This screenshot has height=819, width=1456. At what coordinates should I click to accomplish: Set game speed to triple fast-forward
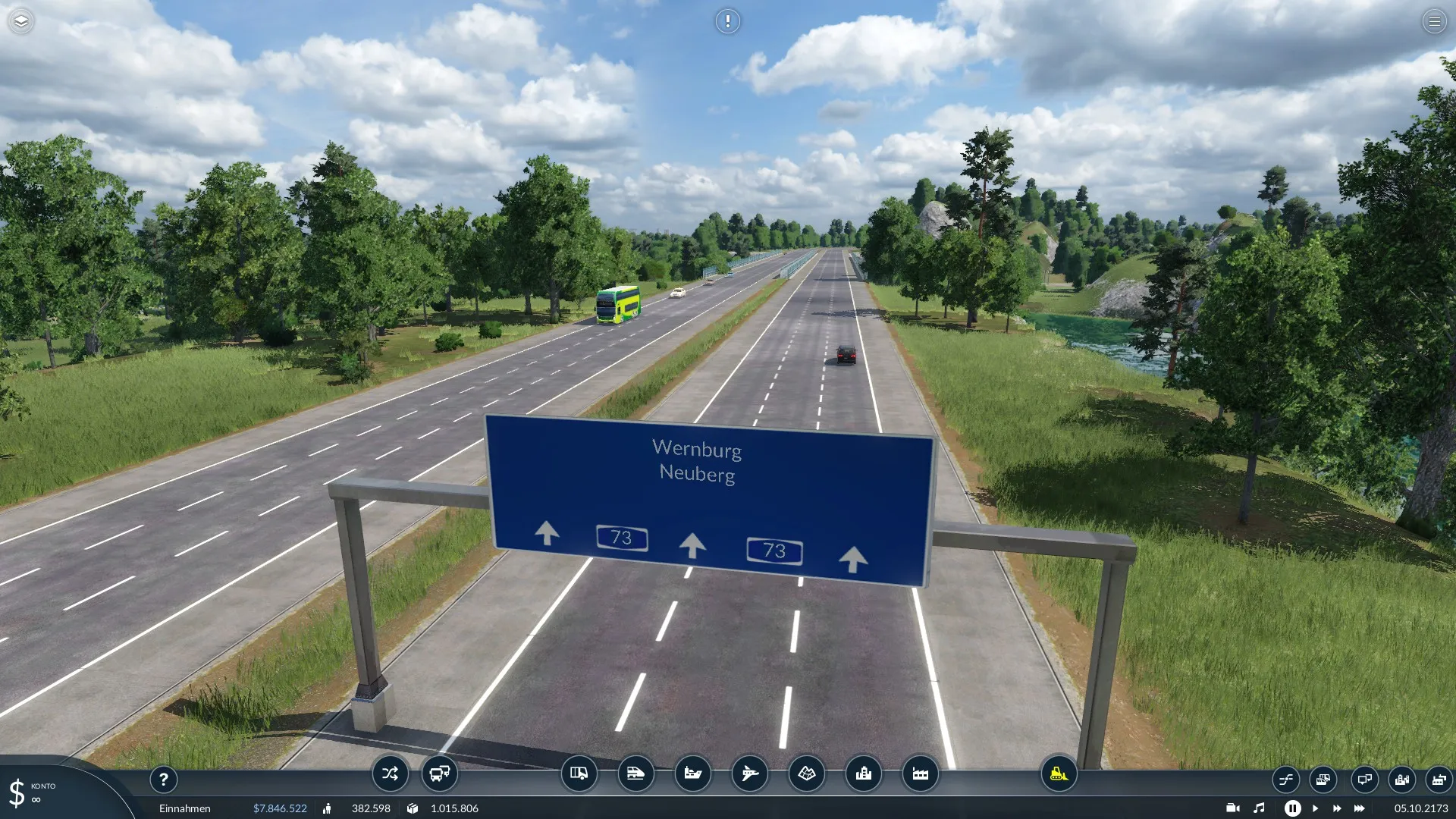click(x=1359, y=808)
